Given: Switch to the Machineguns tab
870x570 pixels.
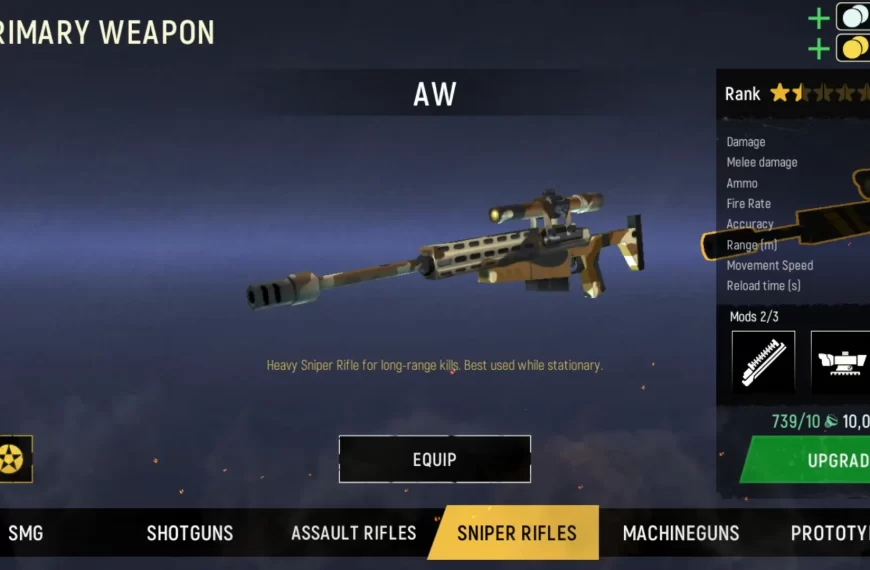Looking at the screenshot, I should (681, 533).
